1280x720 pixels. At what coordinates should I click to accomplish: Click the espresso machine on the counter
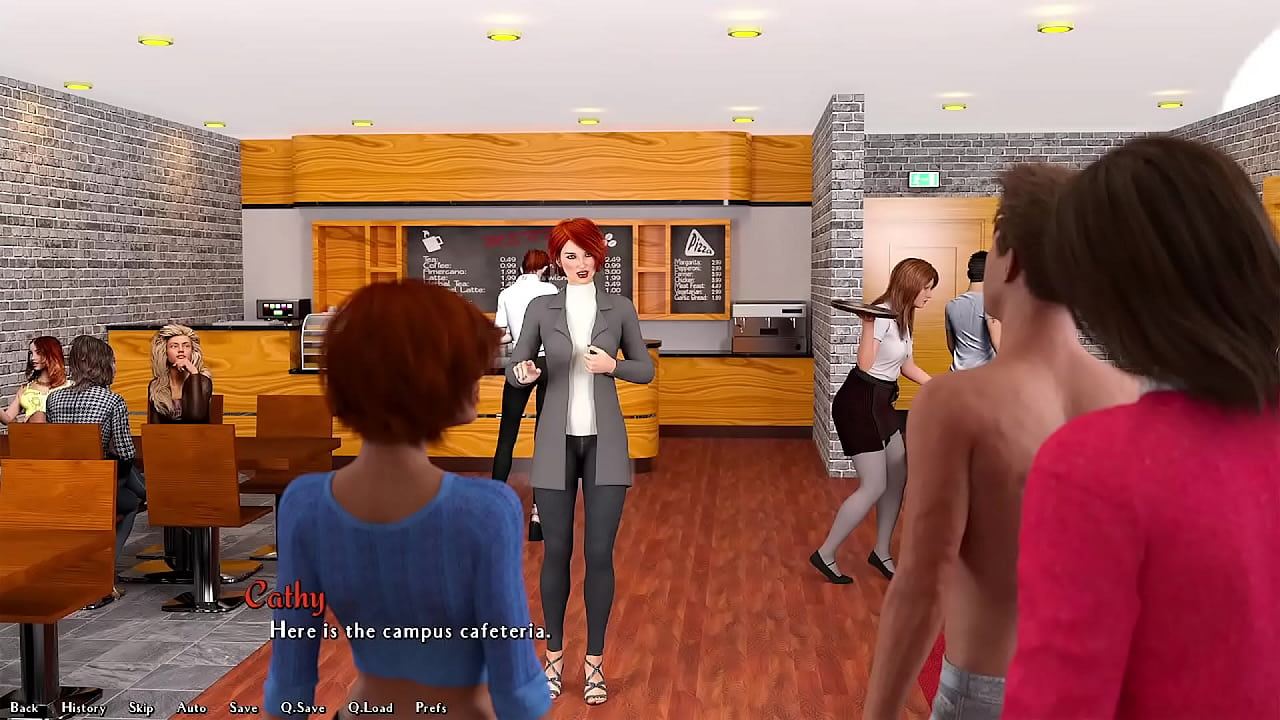[770, 325]
